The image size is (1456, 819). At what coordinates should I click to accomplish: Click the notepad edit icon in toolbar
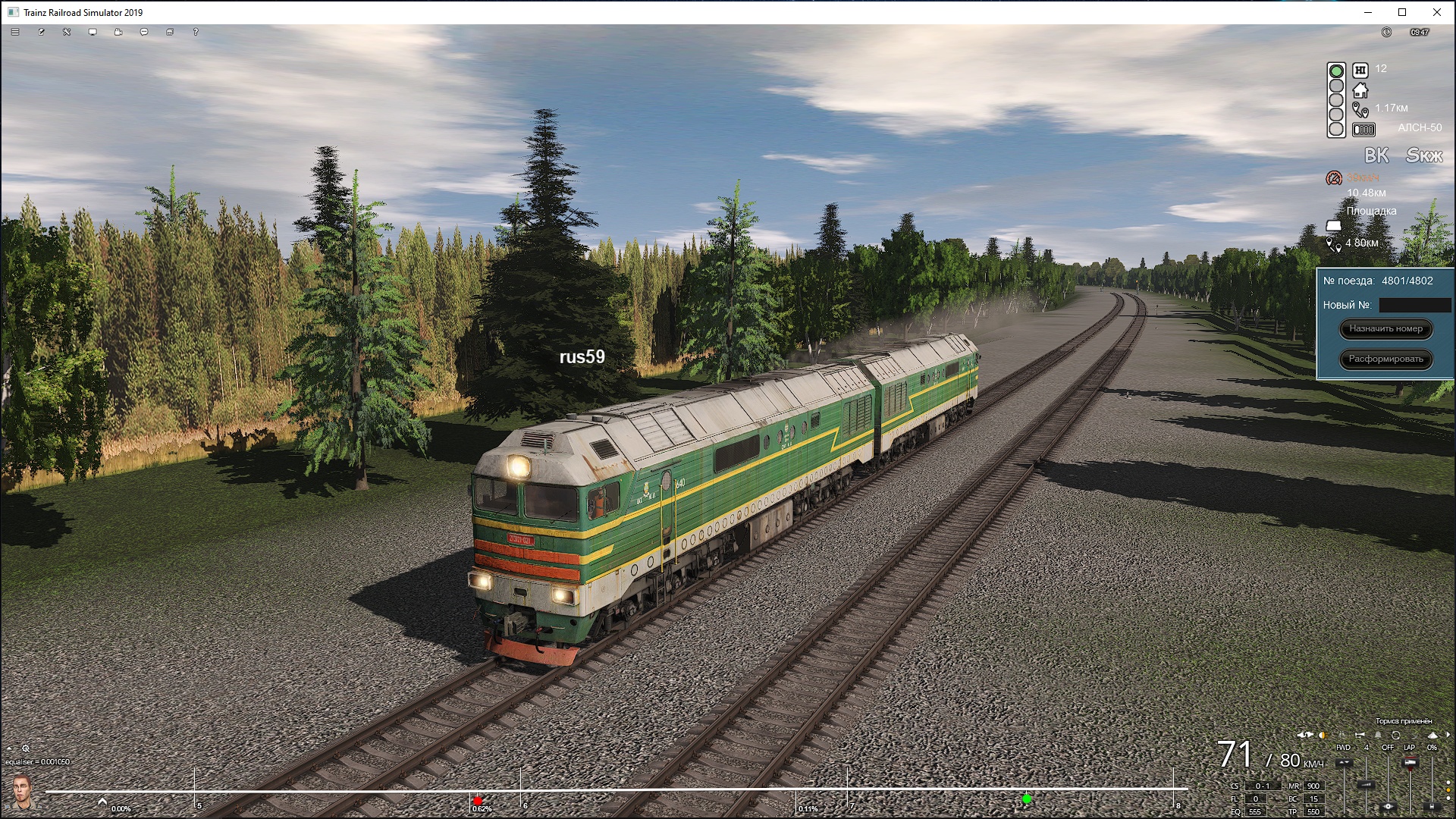coord(41,32)
